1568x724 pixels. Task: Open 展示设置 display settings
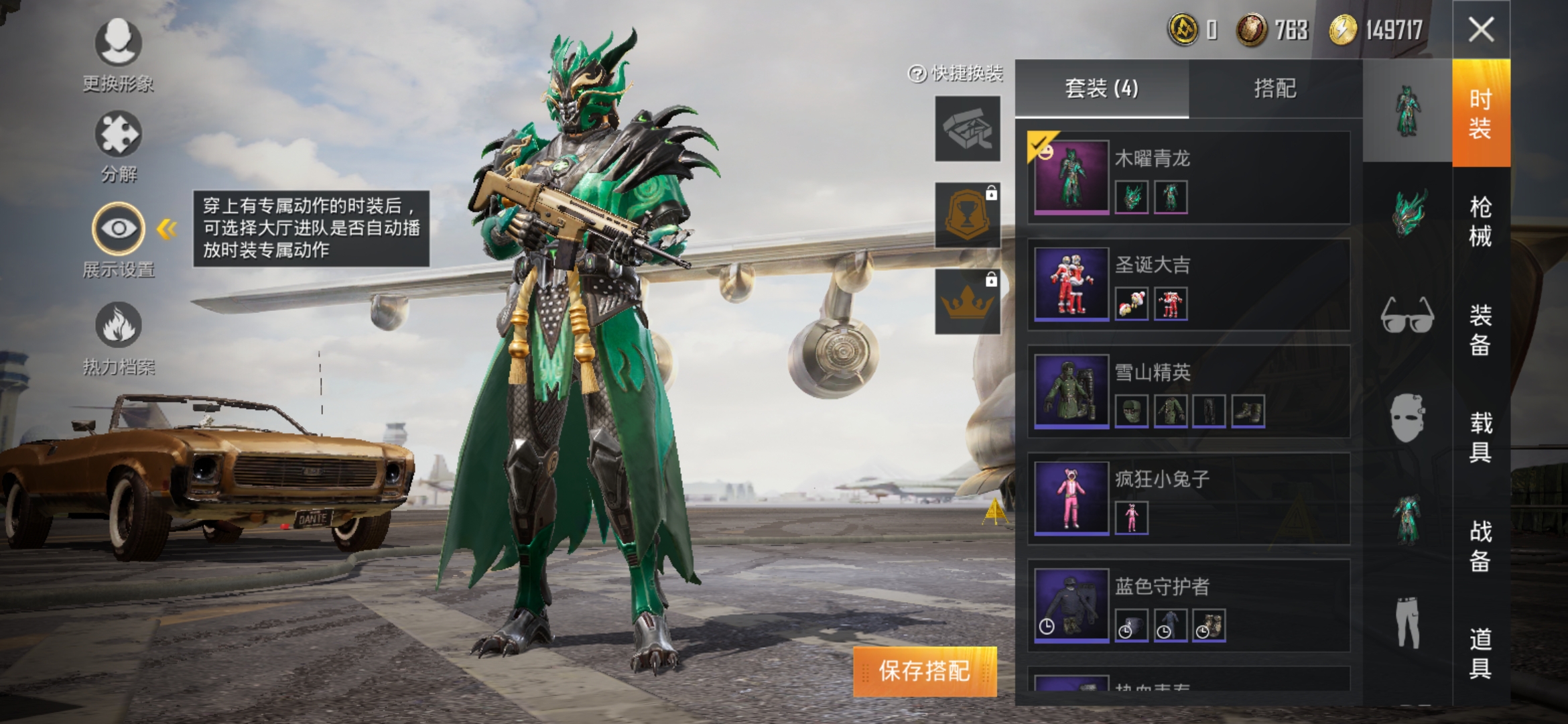point(118,239)
